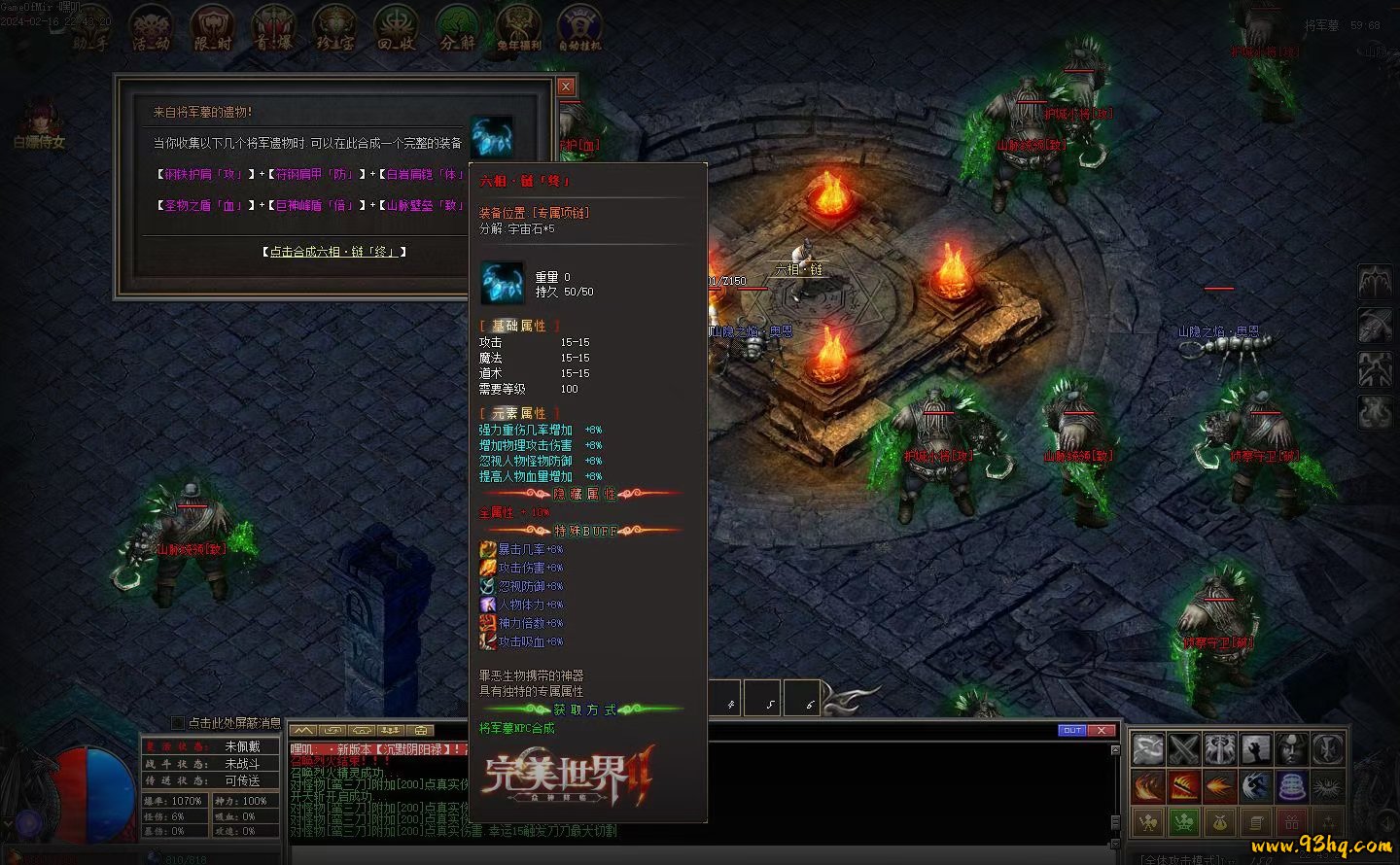The width and height of the screenshot is (1400, 865).
Task: Open the money bag icon
Action: (1219, 822)
